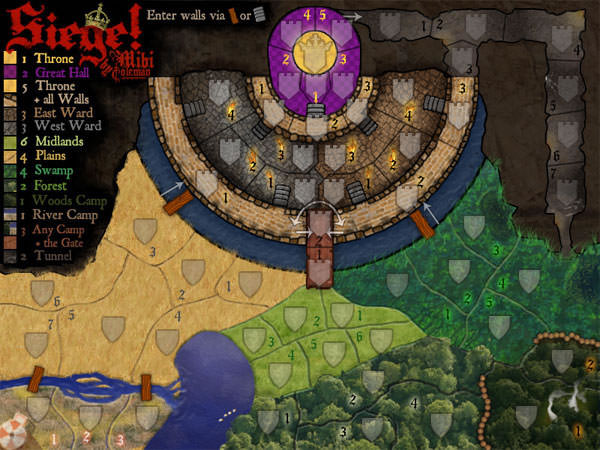The height and width of the screenshot is (450, 600).
Task: Click the Forest legend entry
Action: [x=46, y=184]
